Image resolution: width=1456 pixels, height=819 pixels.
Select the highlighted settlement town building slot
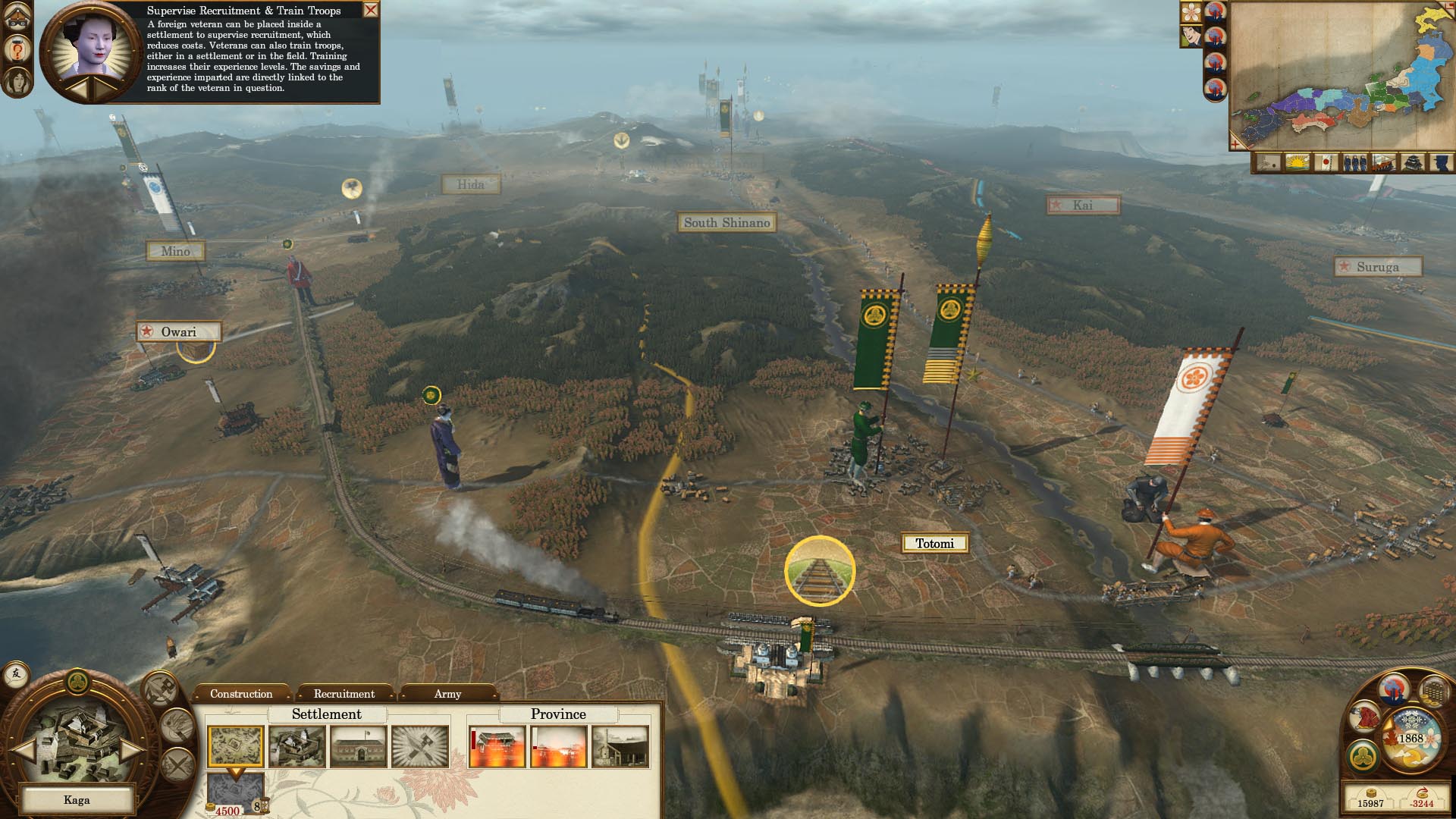point(236,746)
